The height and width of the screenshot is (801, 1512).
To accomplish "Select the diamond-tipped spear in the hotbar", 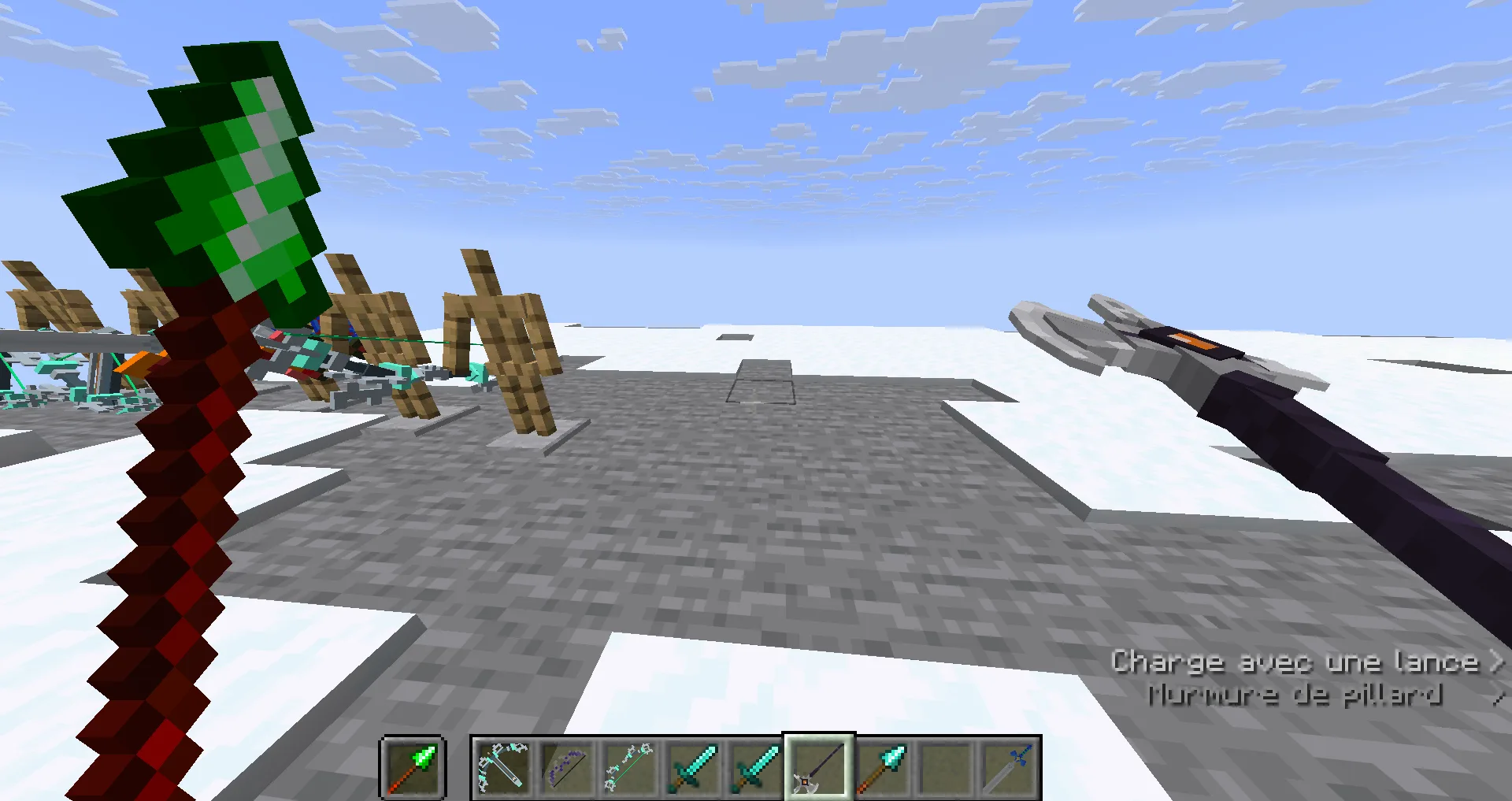I will pos(881,768).
